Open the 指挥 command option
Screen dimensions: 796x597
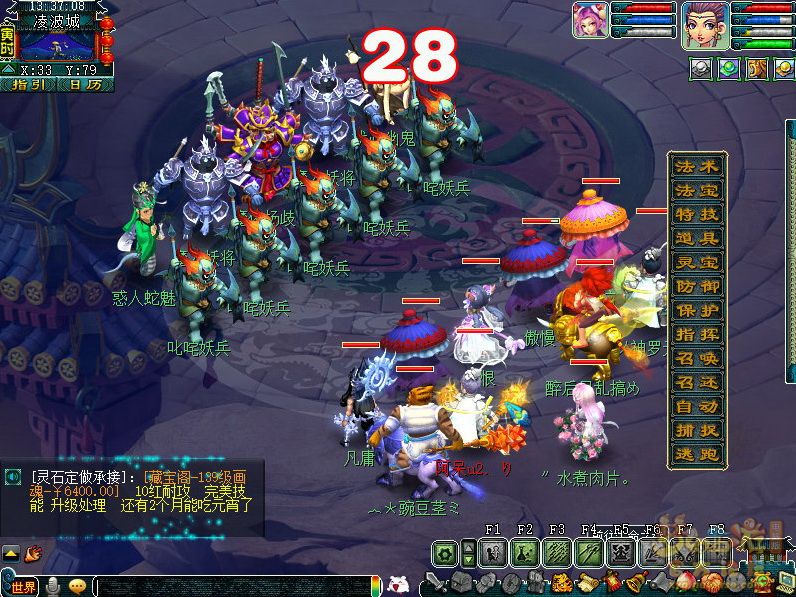click(x=697, y=334)
